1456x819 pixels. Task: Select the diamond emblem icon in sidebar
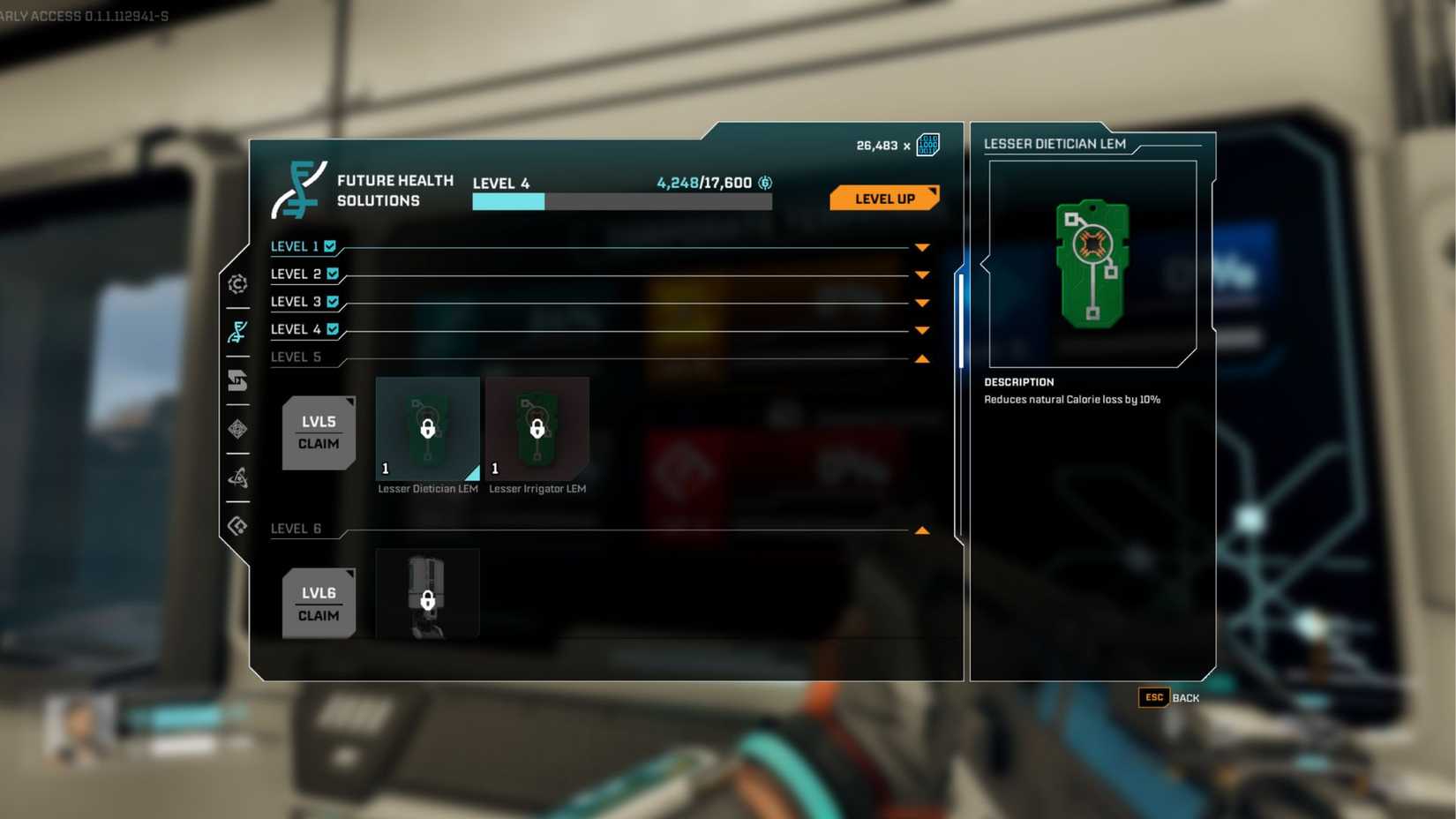tap(236, 430)
